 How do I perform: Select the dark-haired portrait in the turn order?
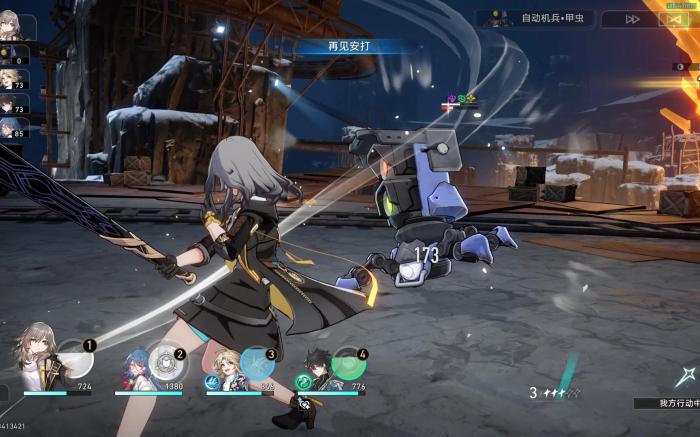point(12,104)
